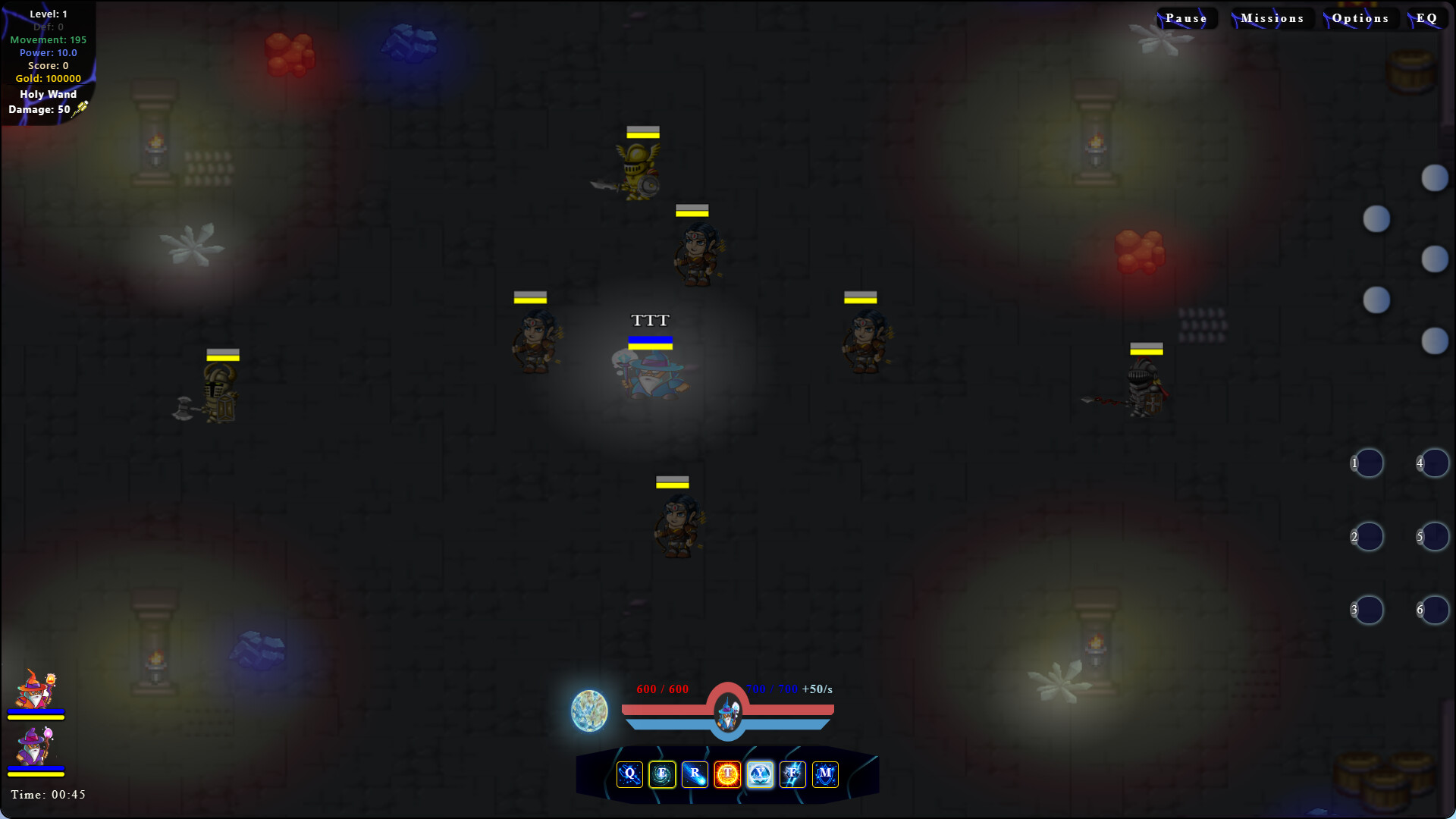
Task: Click inventory slot number 4
Action: 1435,463
